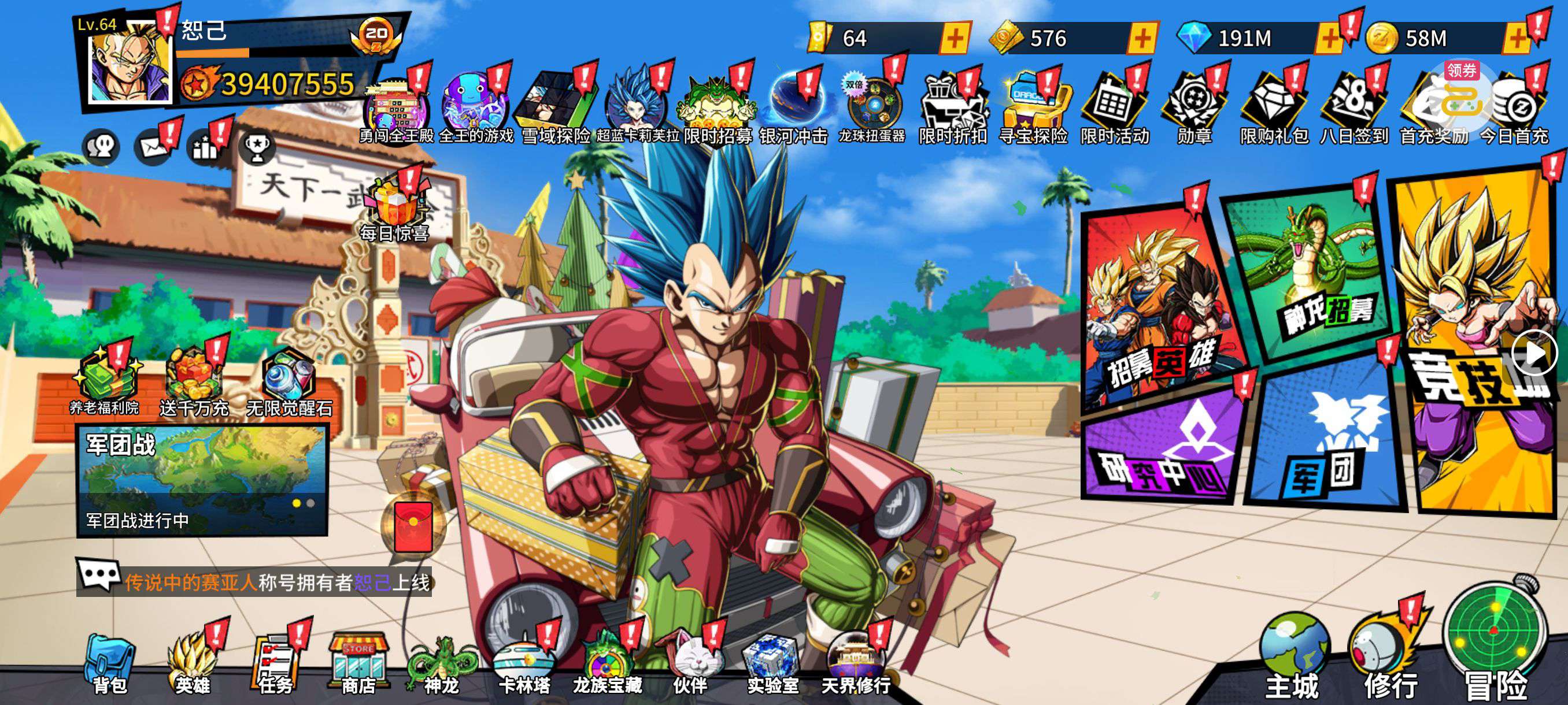Image resolution: width=1568 pixels, height=705 pixels.
Task: Add more blue diamonds with the plus button
Action: [1329, 39]
